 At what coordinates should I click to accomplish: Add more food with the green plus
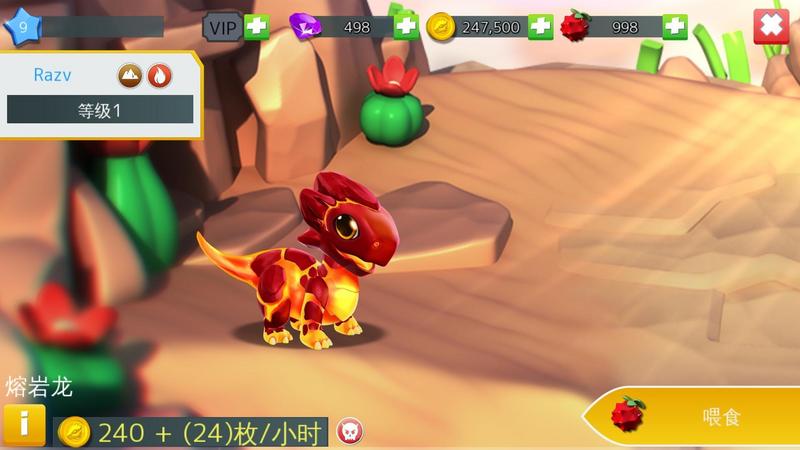coord(675,27)
